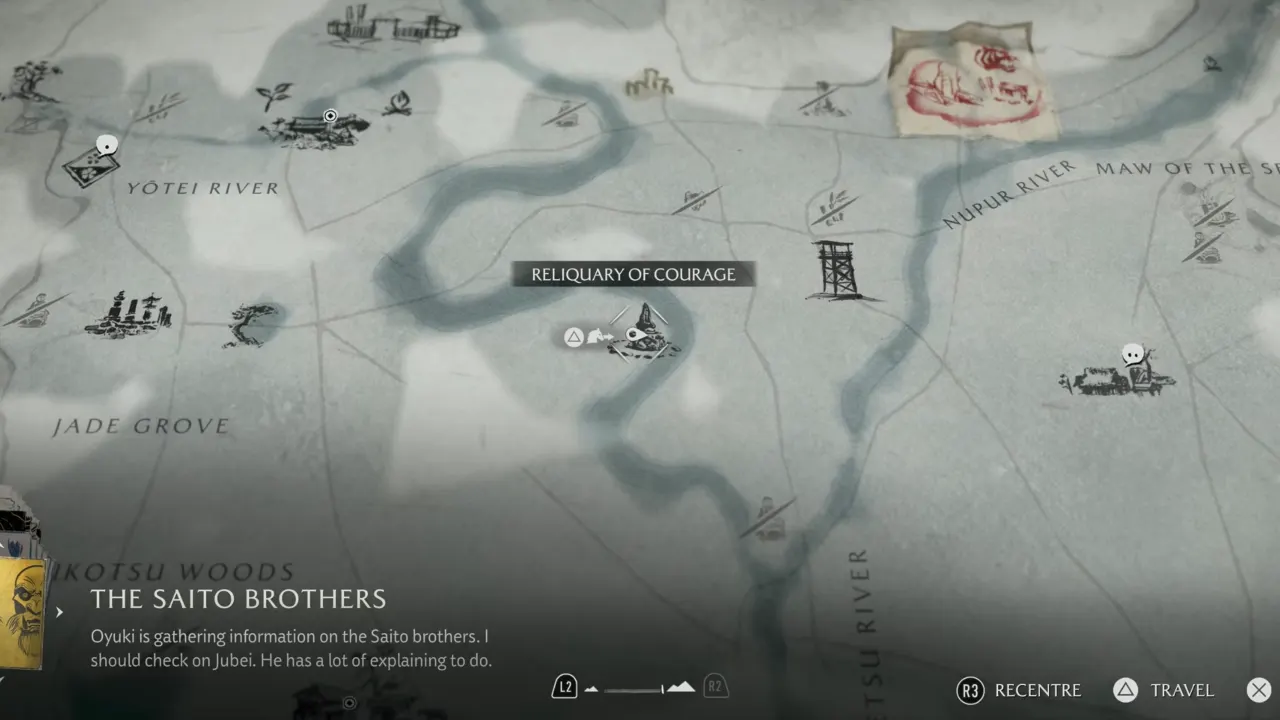The height and width of the screenshot is (720, 1280).
Task: Click the wooden watchtower map icon
Action: click(837, 269)
